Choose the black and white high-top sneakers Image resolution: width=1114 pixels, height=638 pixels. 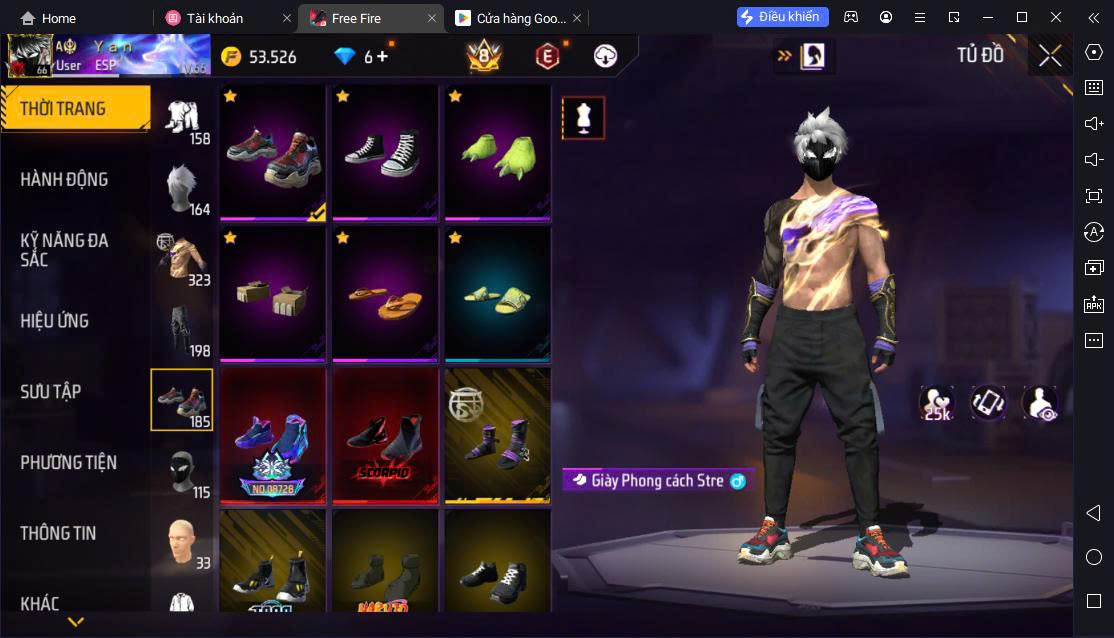385,151
